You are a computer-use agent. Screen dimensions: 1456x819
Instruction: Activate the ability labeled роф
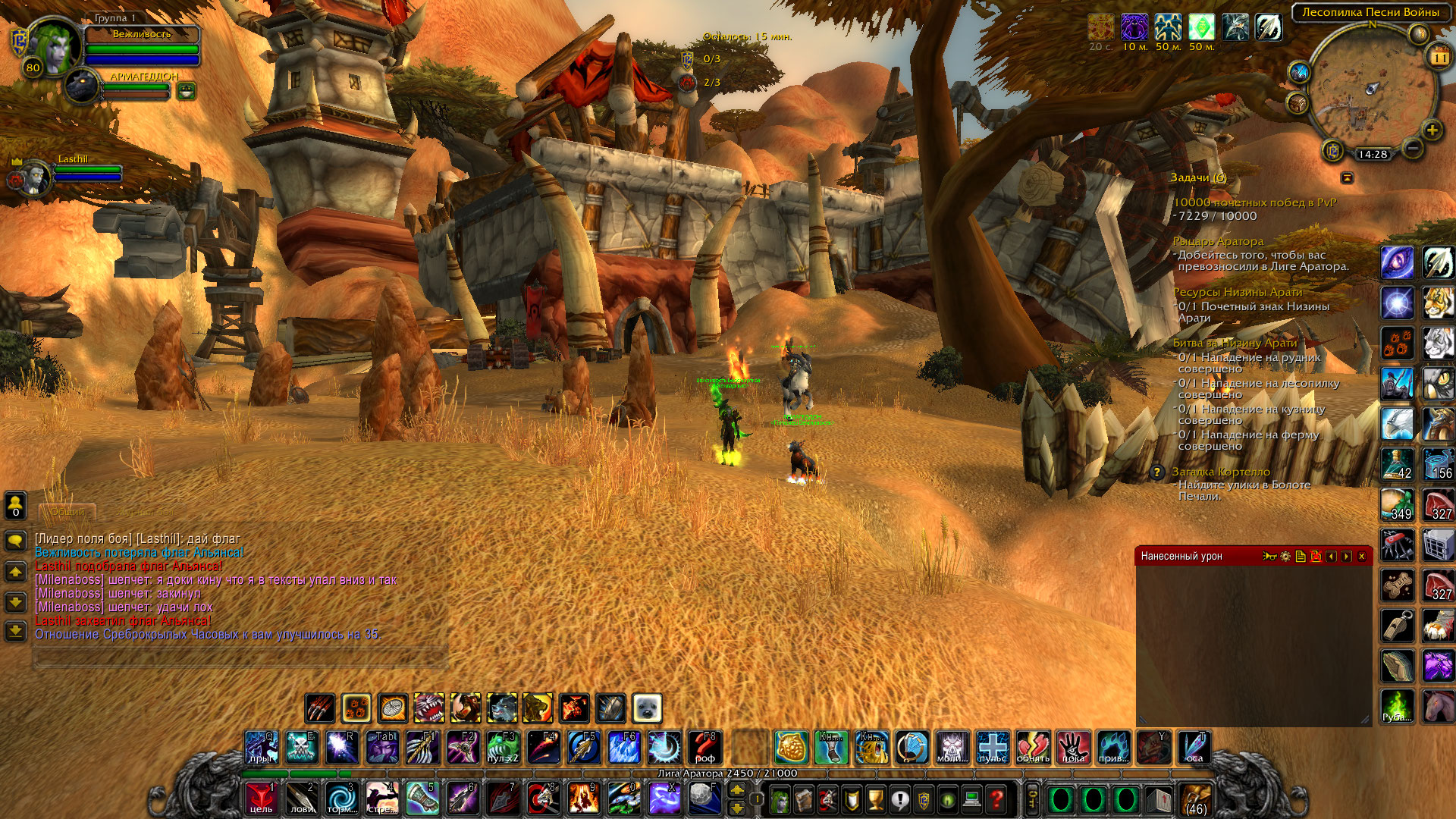pyautogui.click(x=705, y=748)
